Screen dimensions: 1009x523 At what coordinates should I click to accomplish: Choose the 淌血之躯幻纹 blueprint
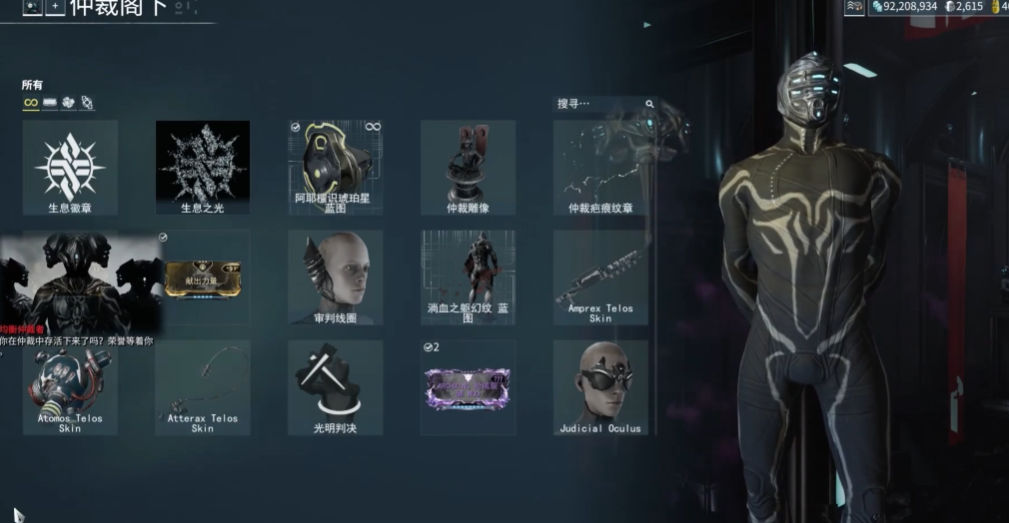click(468, 277)
